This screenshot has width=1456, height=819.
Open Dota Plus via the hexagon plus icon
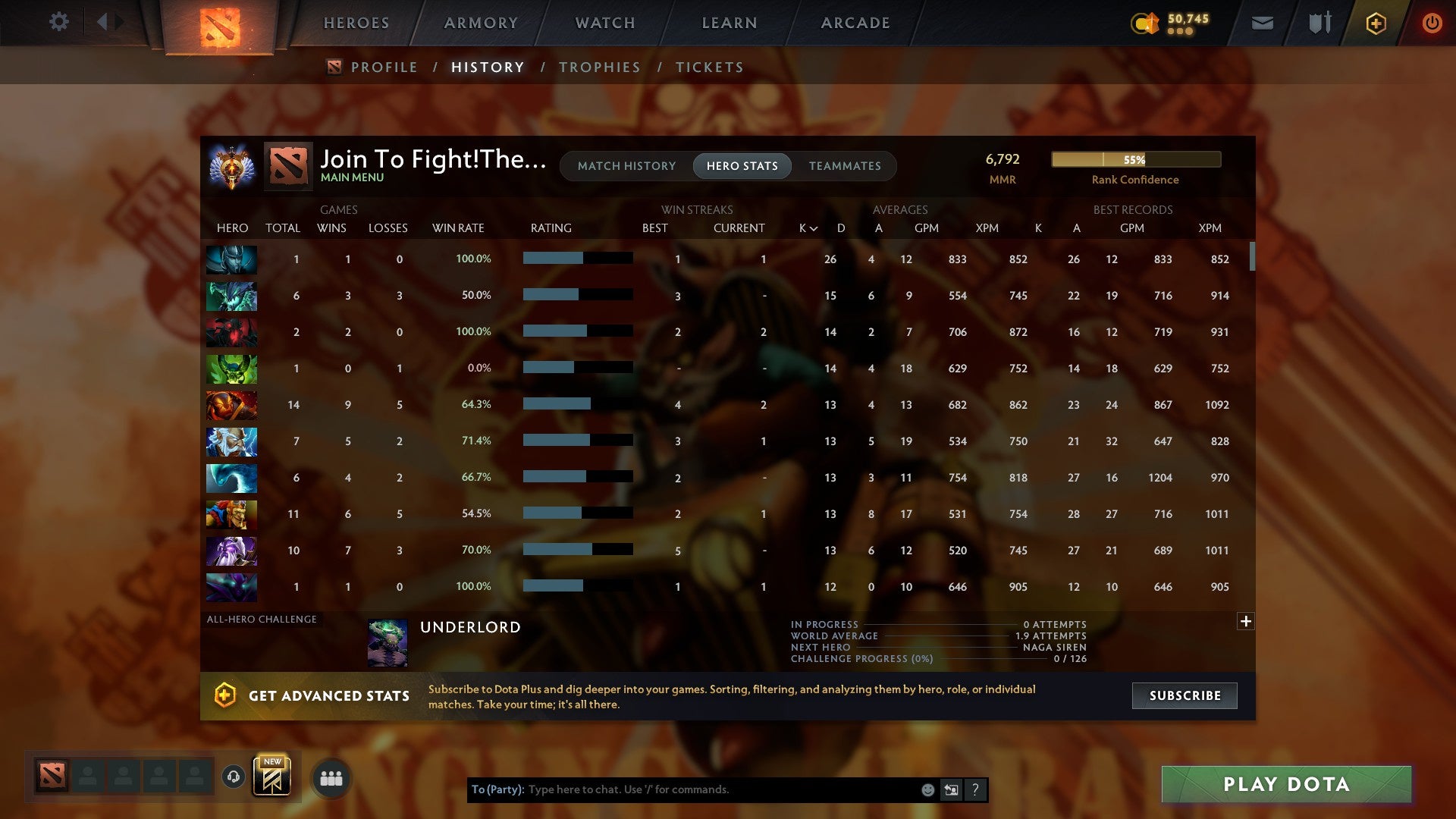1376,23
